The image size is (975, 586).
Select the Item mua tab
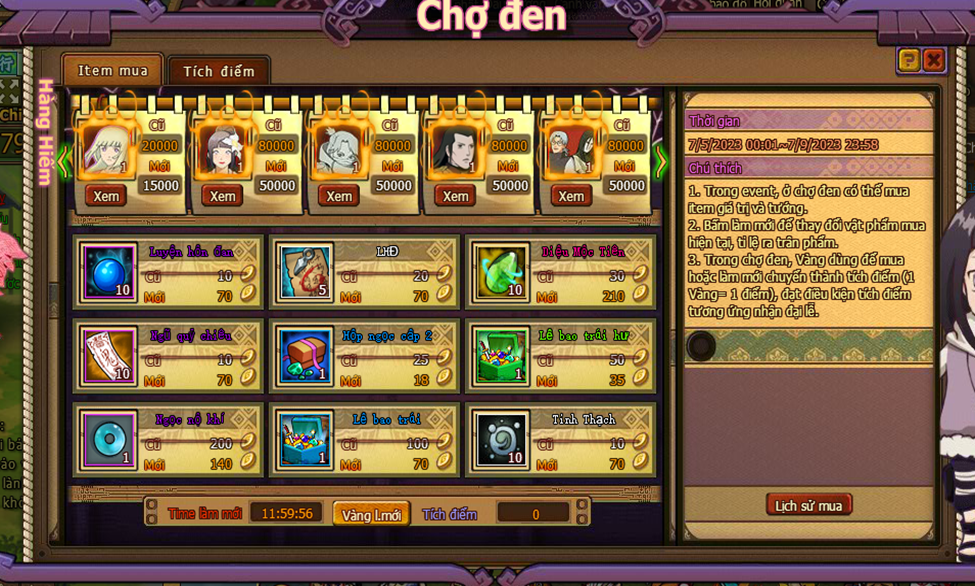pos(113,71)
